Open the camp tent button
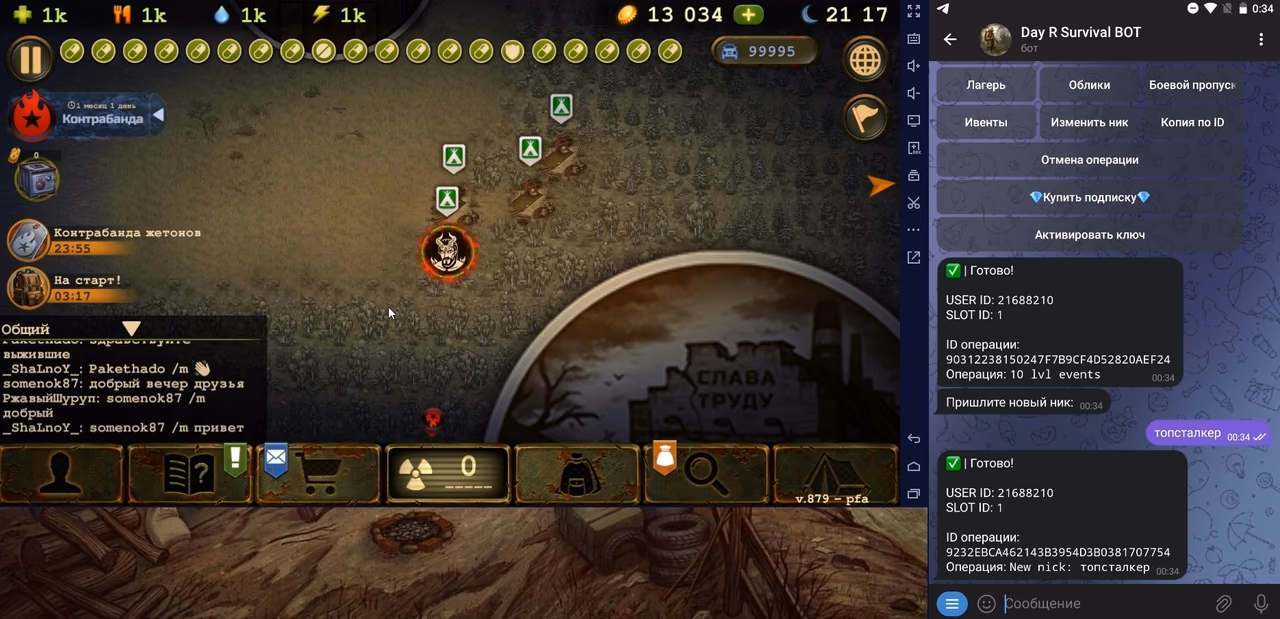The image size is (1280, 619). coord(834,474)
